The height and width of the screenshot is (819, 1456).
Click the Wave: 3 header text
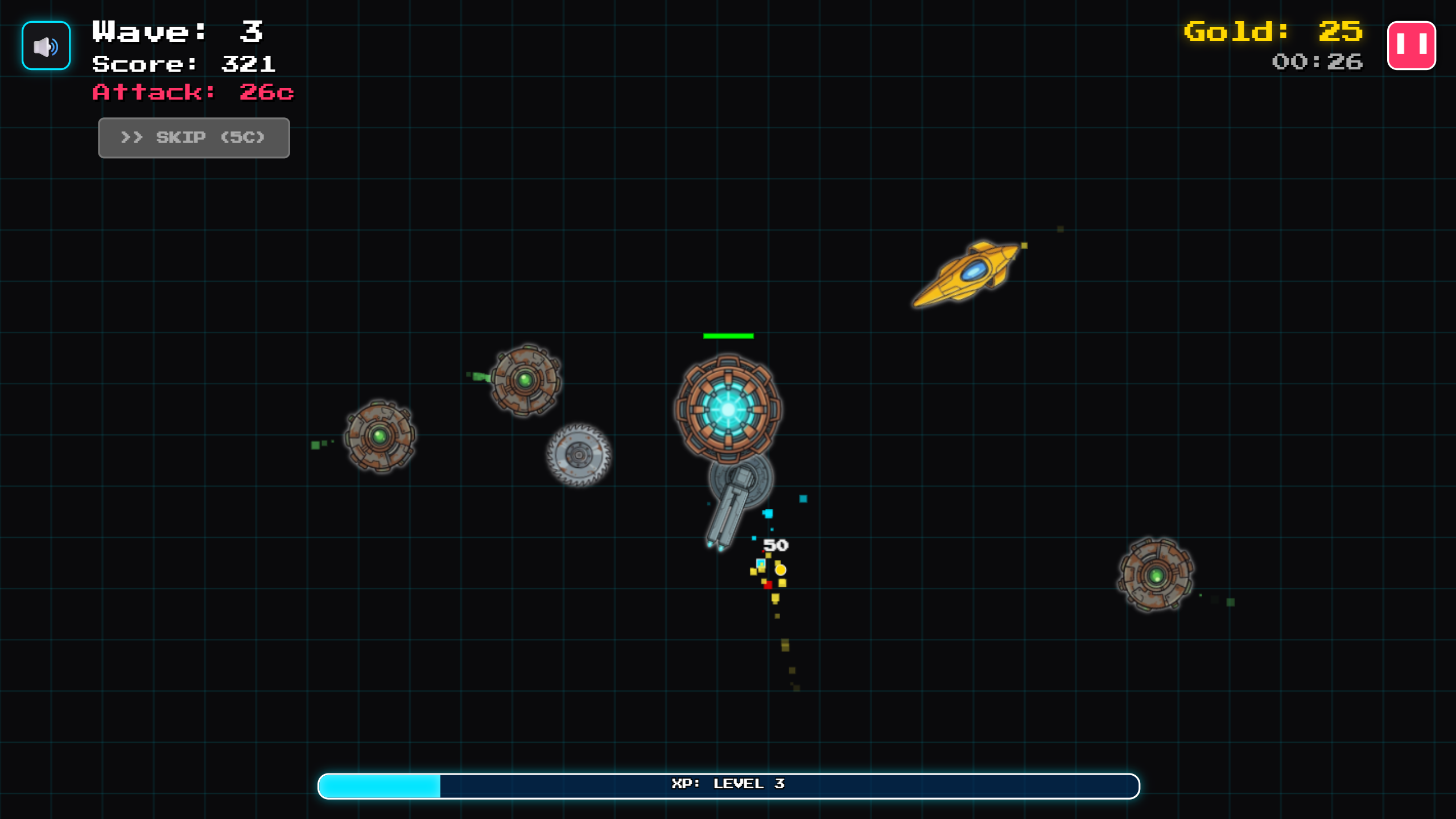[176, 31]
